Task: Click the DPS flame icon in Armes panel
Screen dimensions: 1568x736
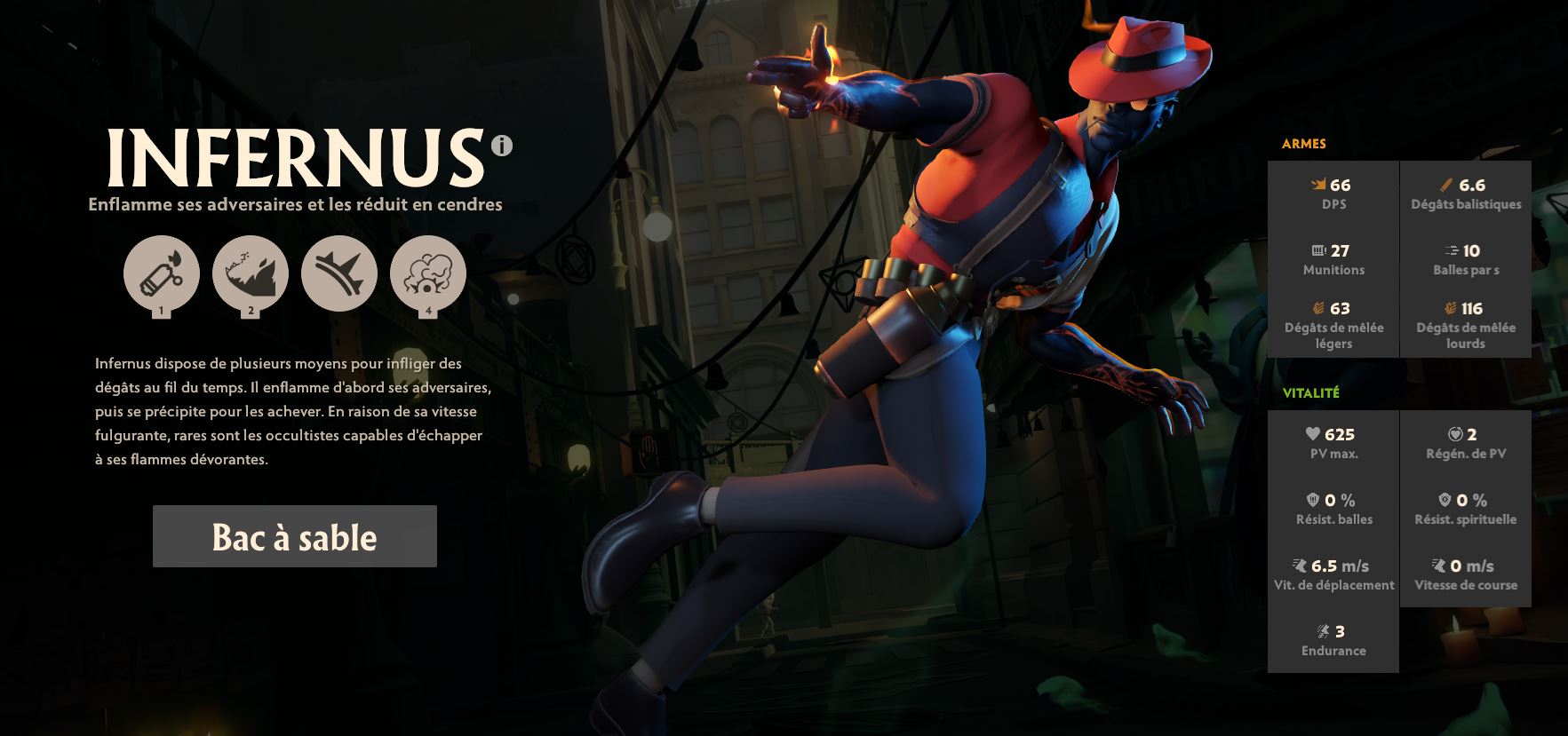Action: pyautogui.click(x=1319, y=185)
